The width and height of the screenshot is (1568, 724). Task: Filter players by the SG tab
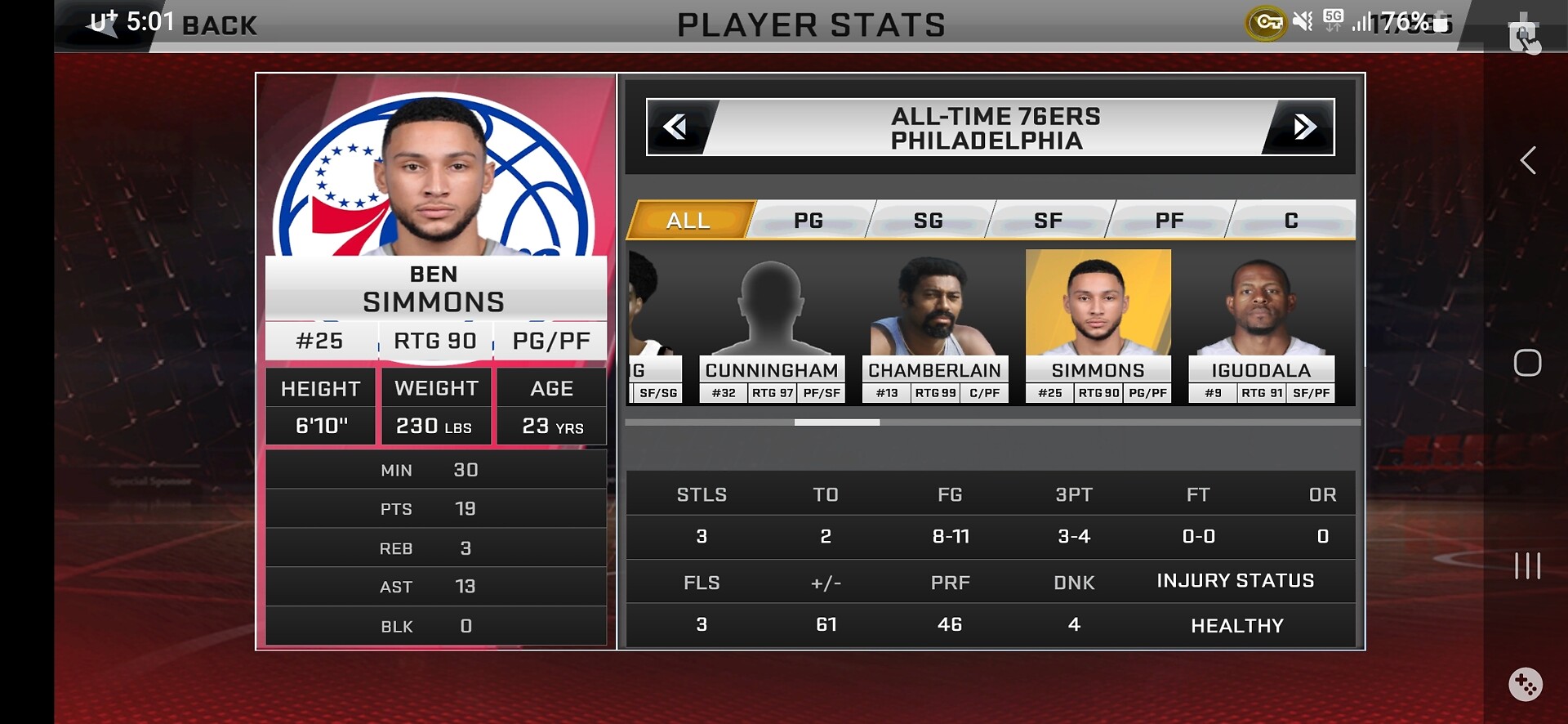click(929, 221)
